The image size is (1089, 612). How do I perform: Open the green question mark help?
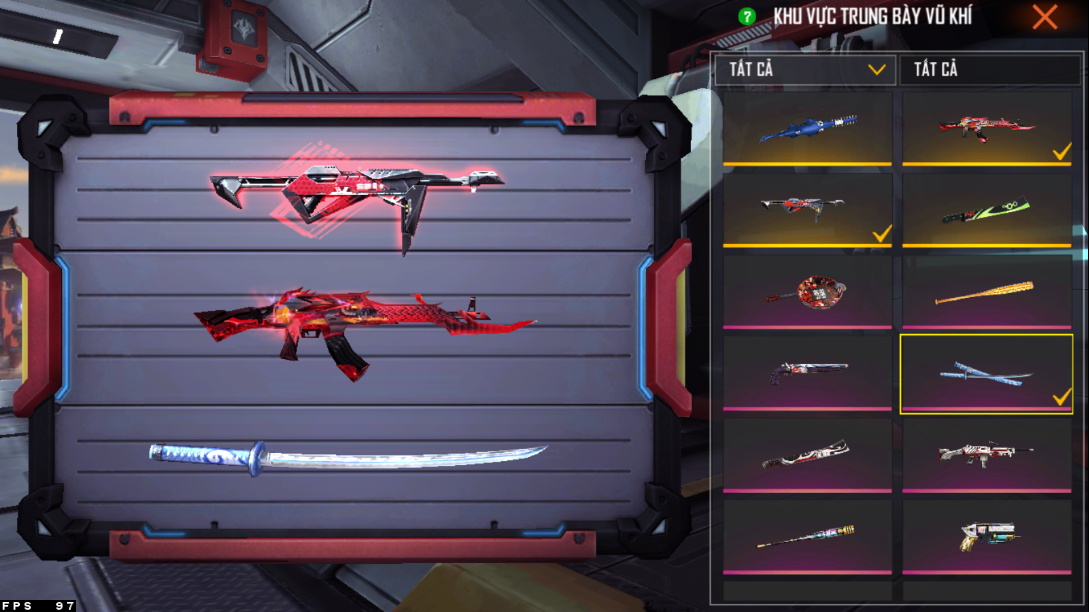[746, 16]
